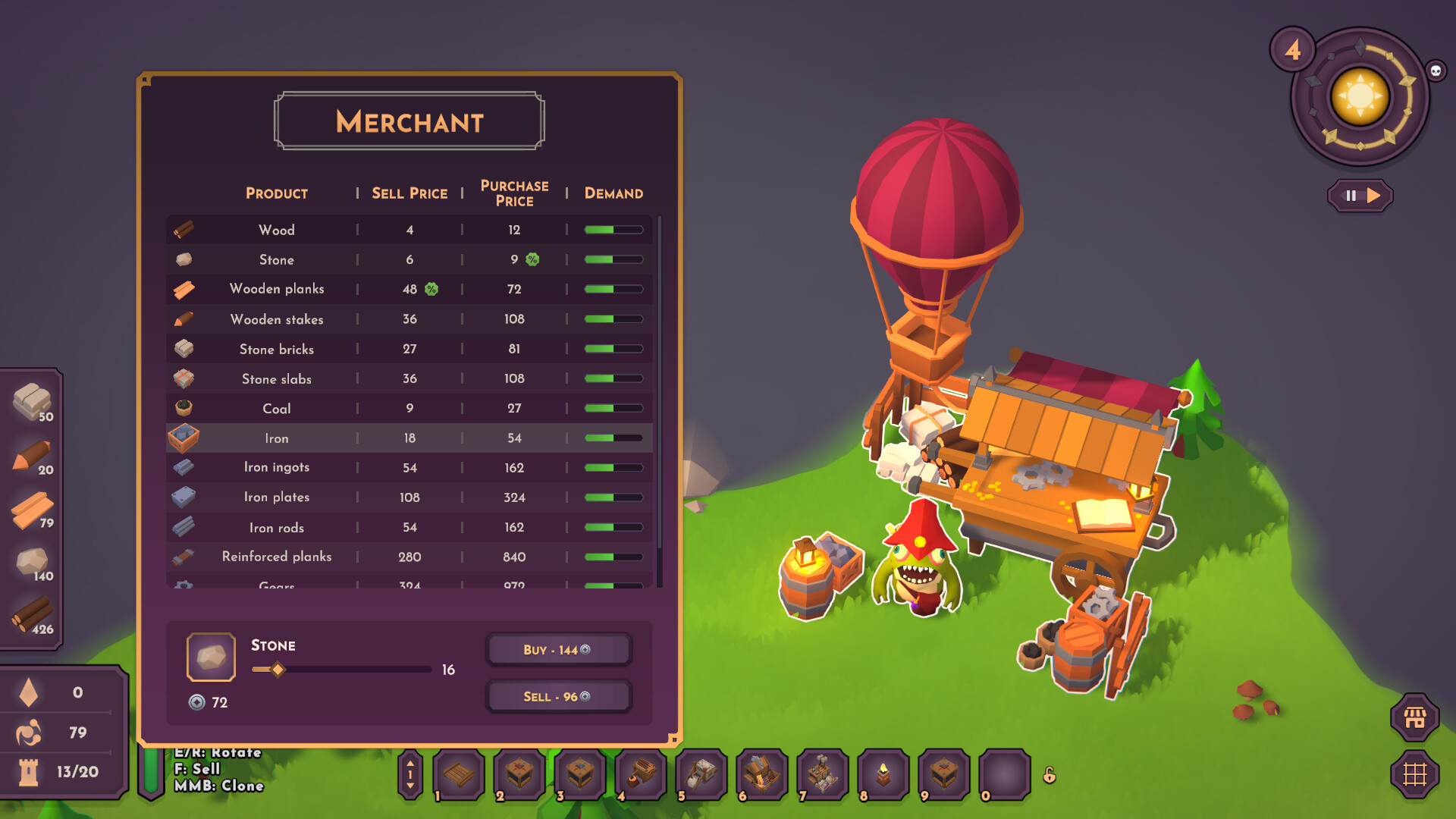Choose the Iron plates row
Screen dimensions: 1456x819
point(409,497)
